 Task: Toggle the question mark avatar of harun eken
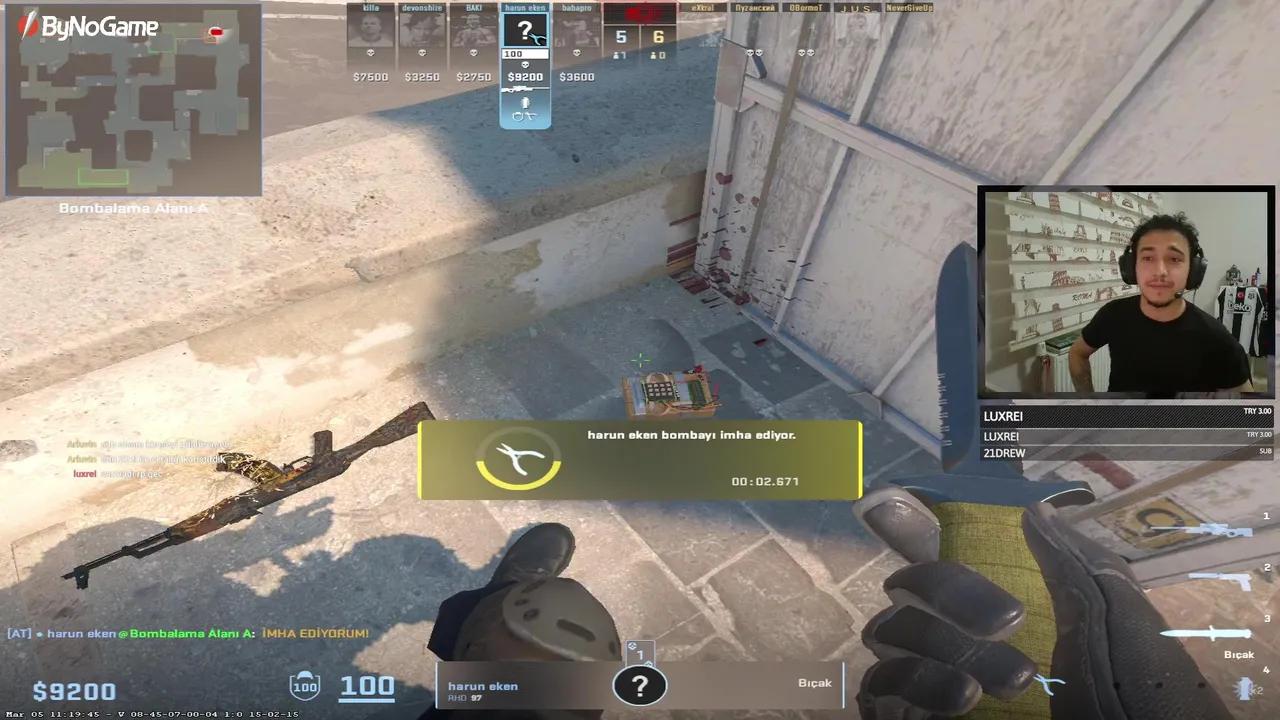tap(525, 31)
